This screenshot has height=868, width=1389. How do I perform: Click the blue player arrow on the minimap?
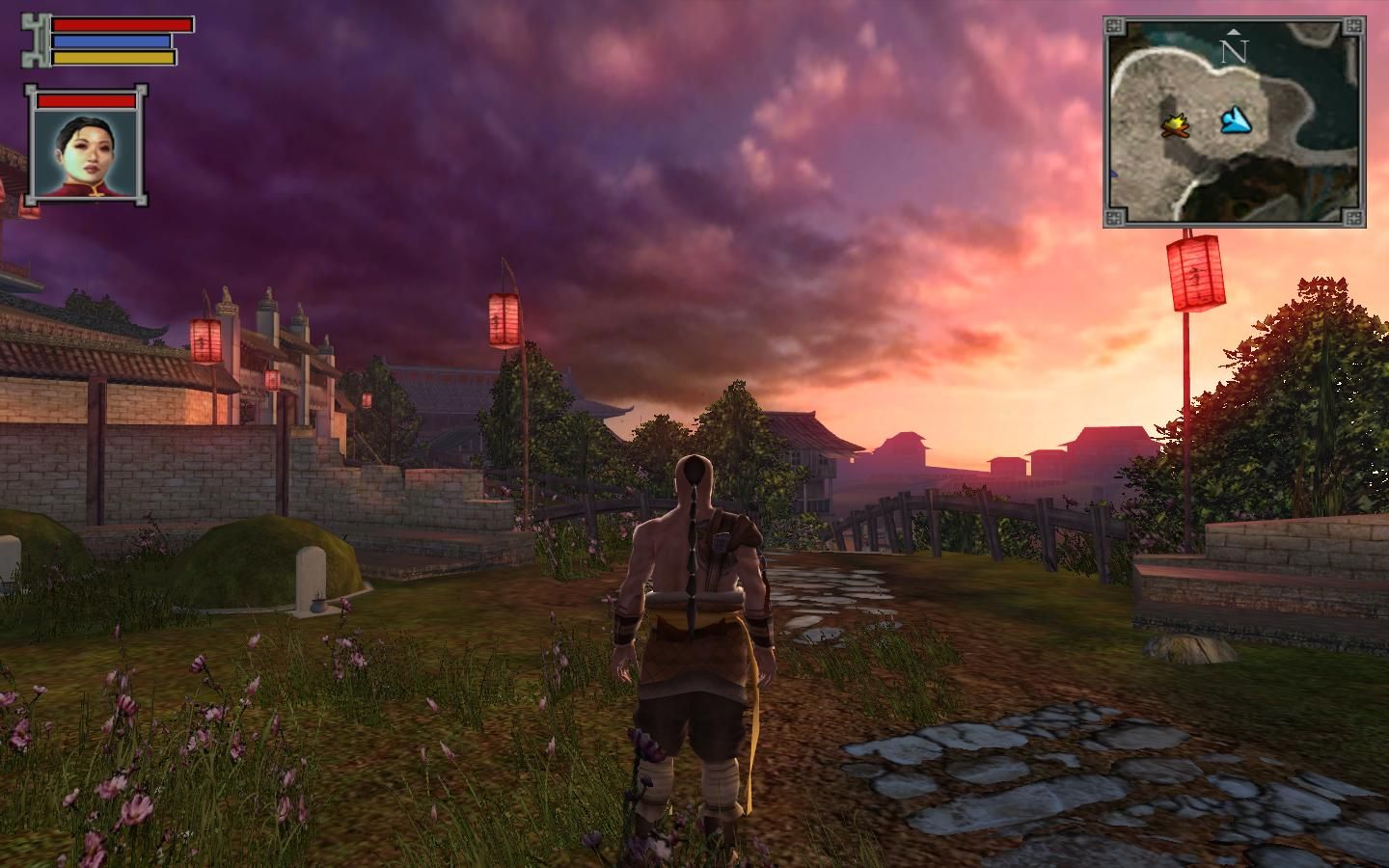tap(1236, 120)
